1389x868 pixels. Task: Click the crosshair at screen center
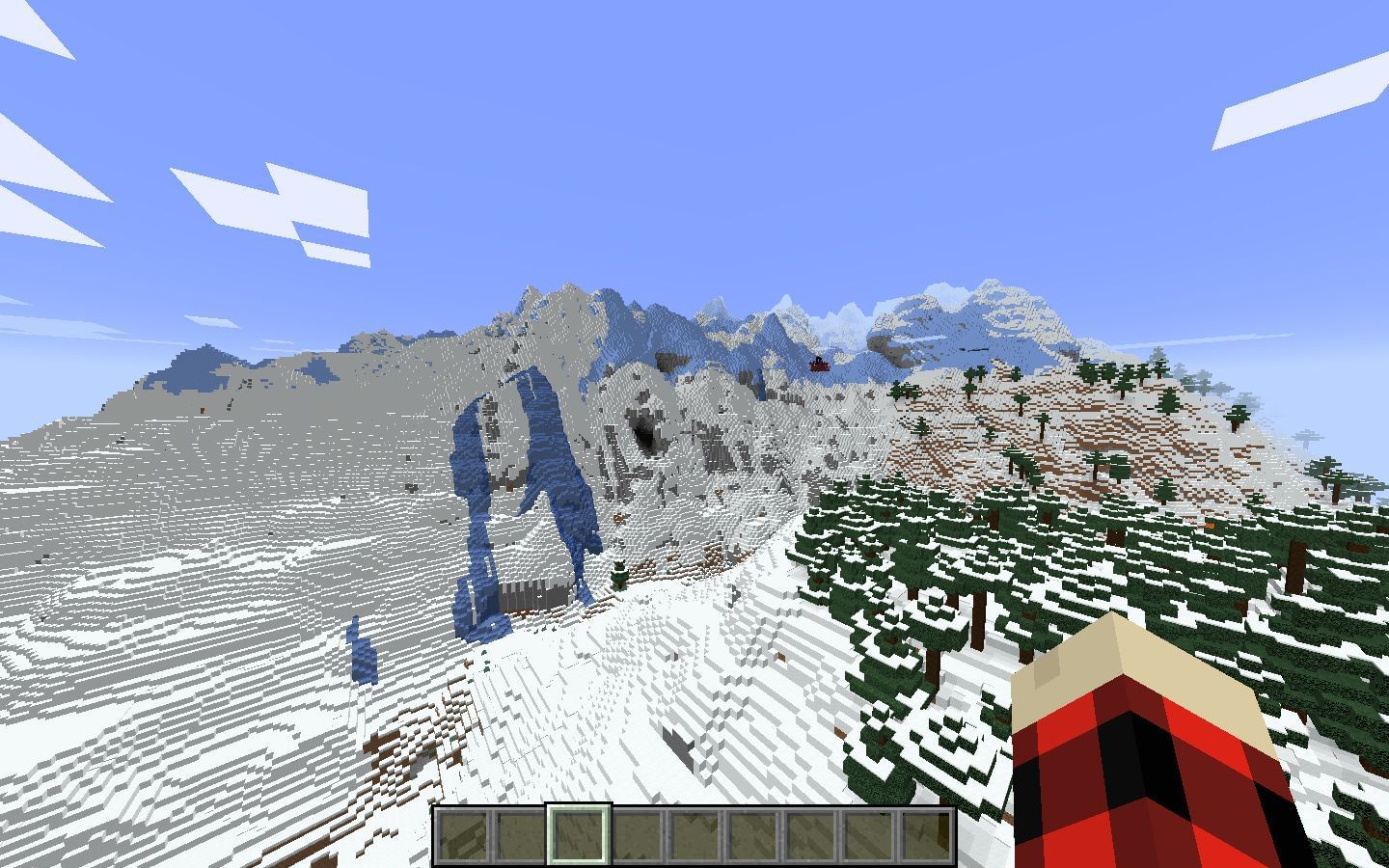(x=694, y=434)
